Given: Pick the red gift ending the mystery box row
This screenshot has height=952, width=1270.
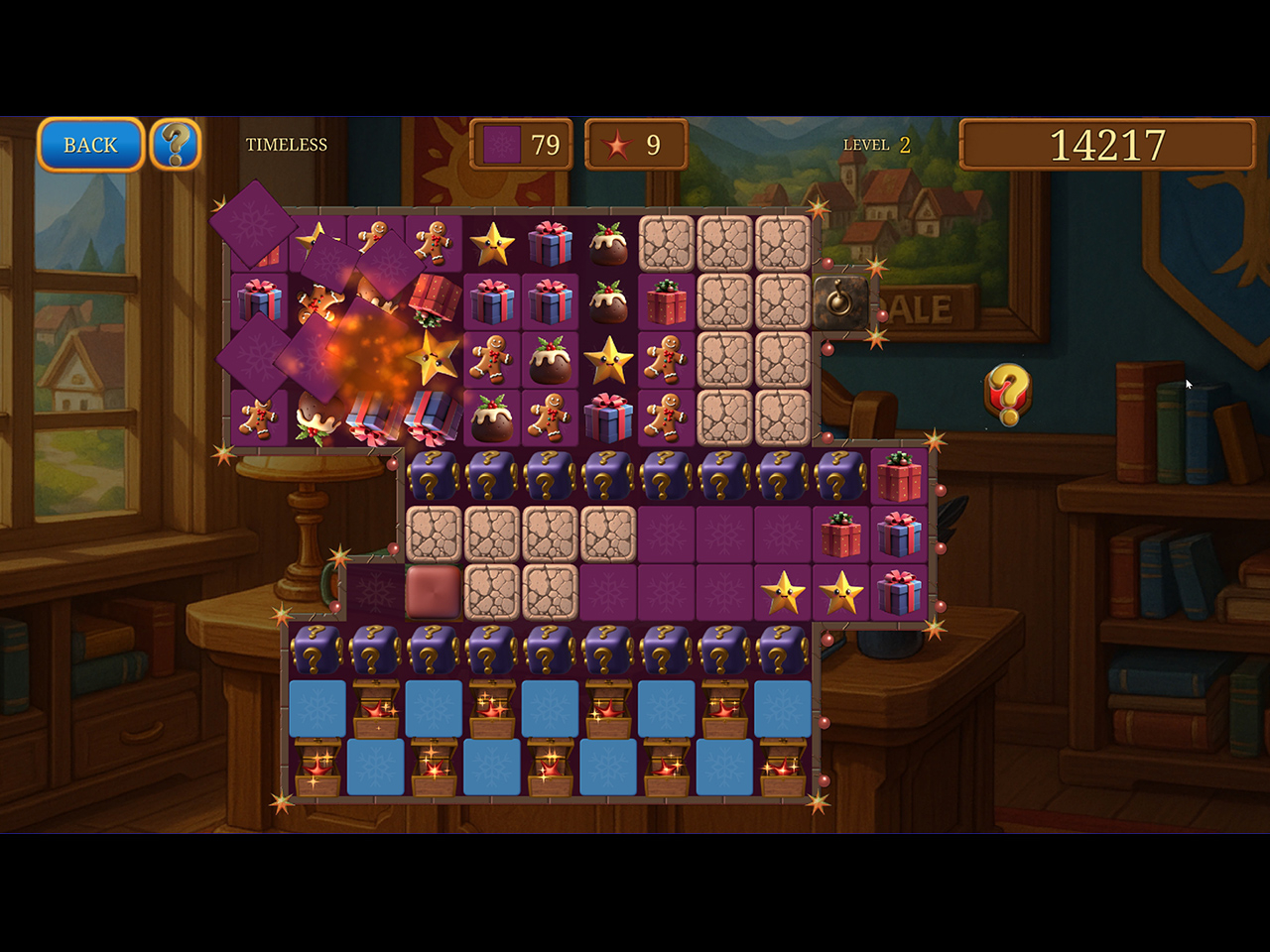Looking at the screenshot, I should tap(899, 477).
